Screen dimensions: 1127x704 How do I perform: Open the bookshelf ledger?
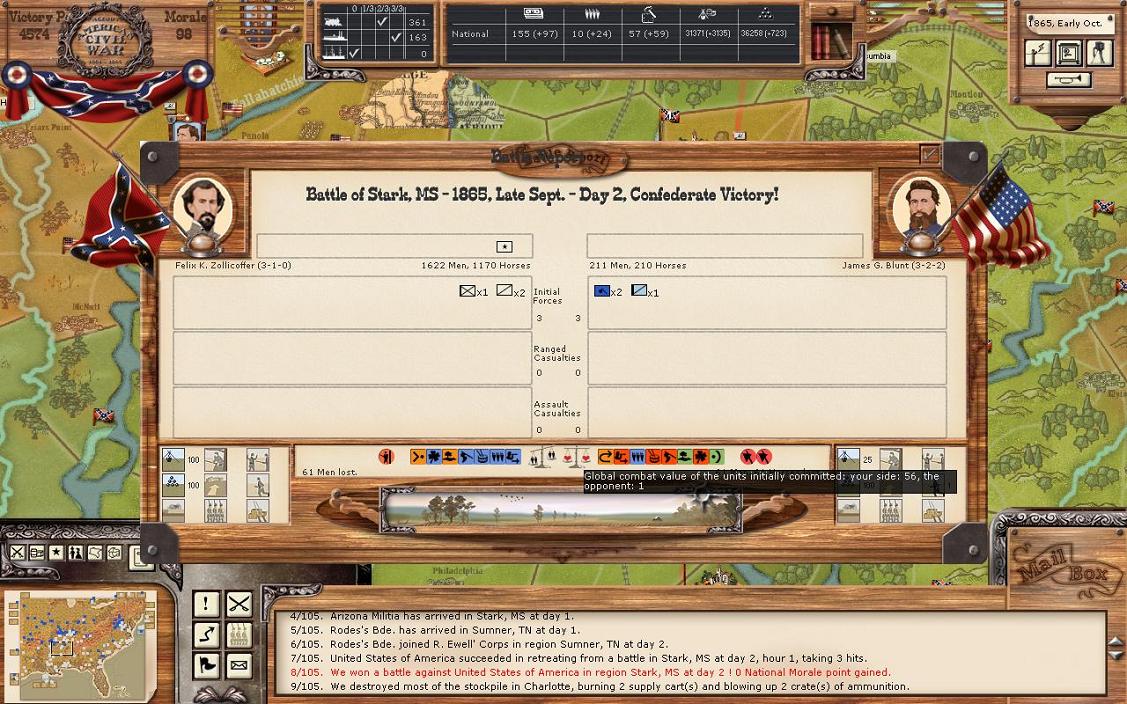click(829, 42)
